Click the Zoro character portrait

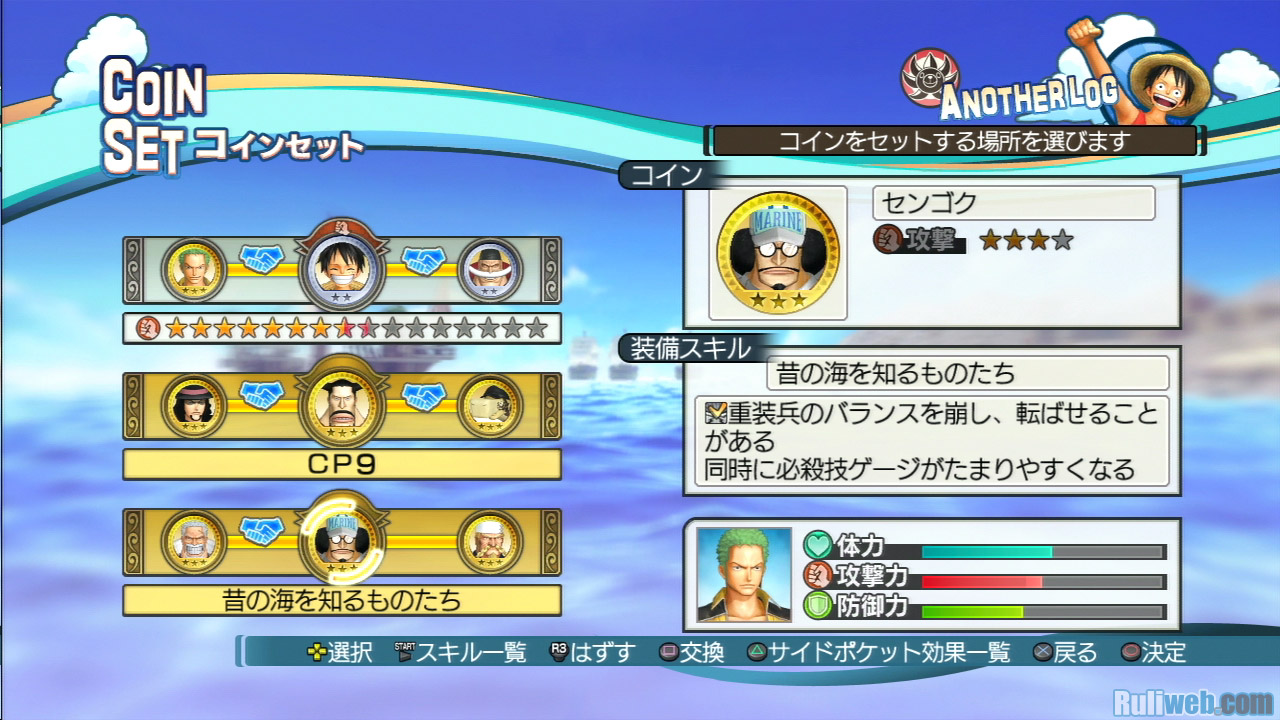click(744, 574)
